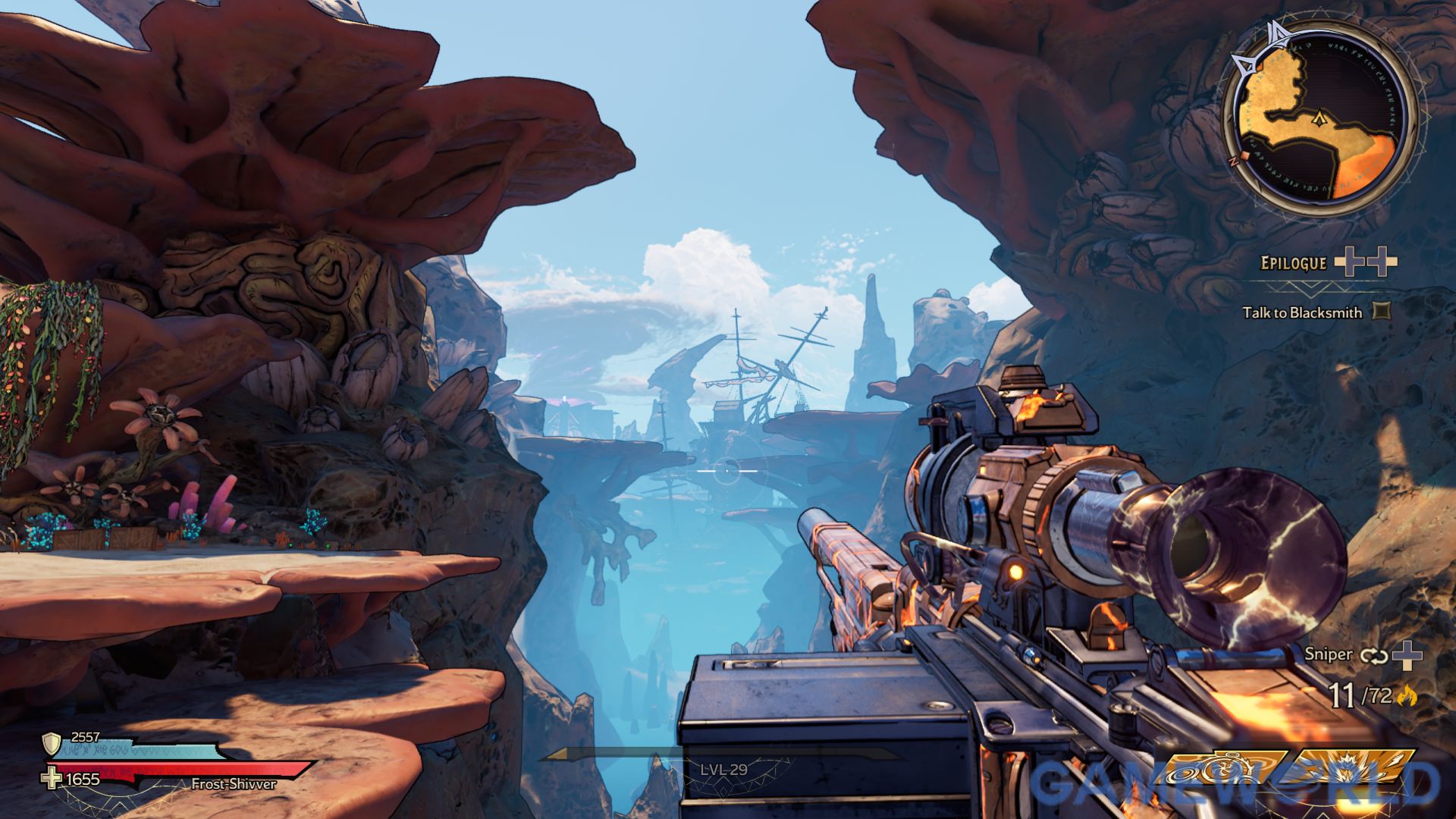The height and width of the screenshot is (819, 1456).
Task: Click the circular minimap
Action: [1321, 119]
